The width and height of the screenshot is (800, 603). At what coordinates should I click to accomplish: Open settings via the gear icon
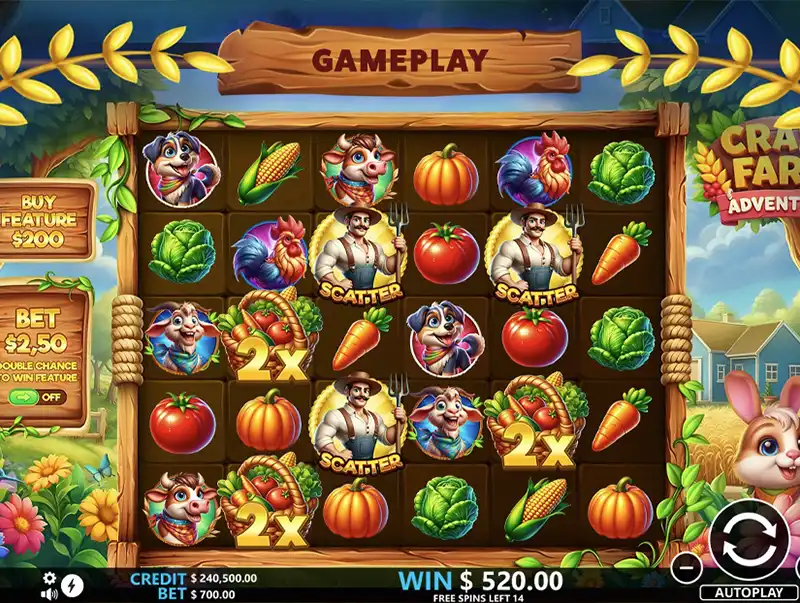click(x=50, y=578)
